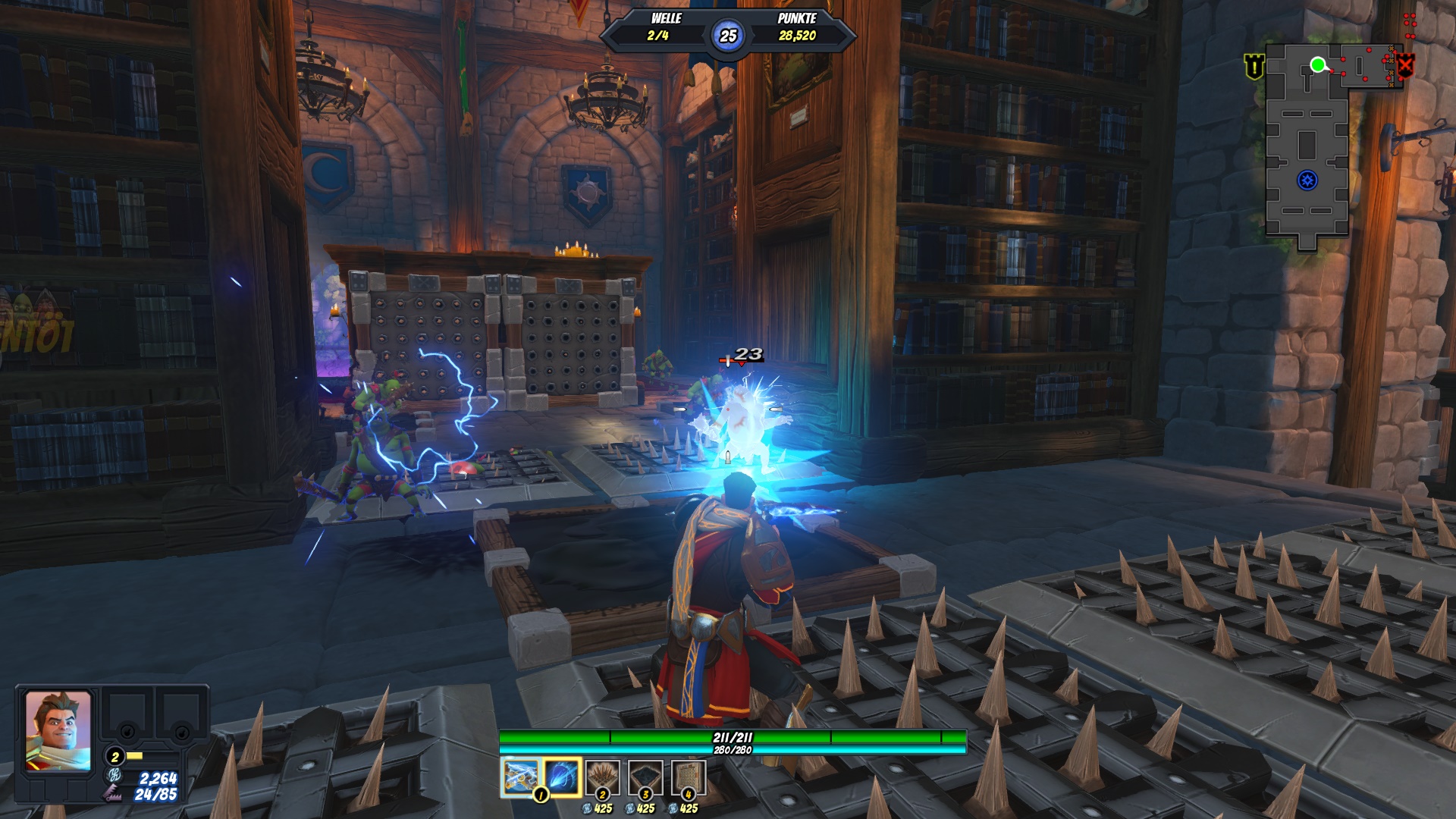The image size is (1456, 819).
Task: Pick the arrow wall trap slot
Action: (x=689, y=778)
